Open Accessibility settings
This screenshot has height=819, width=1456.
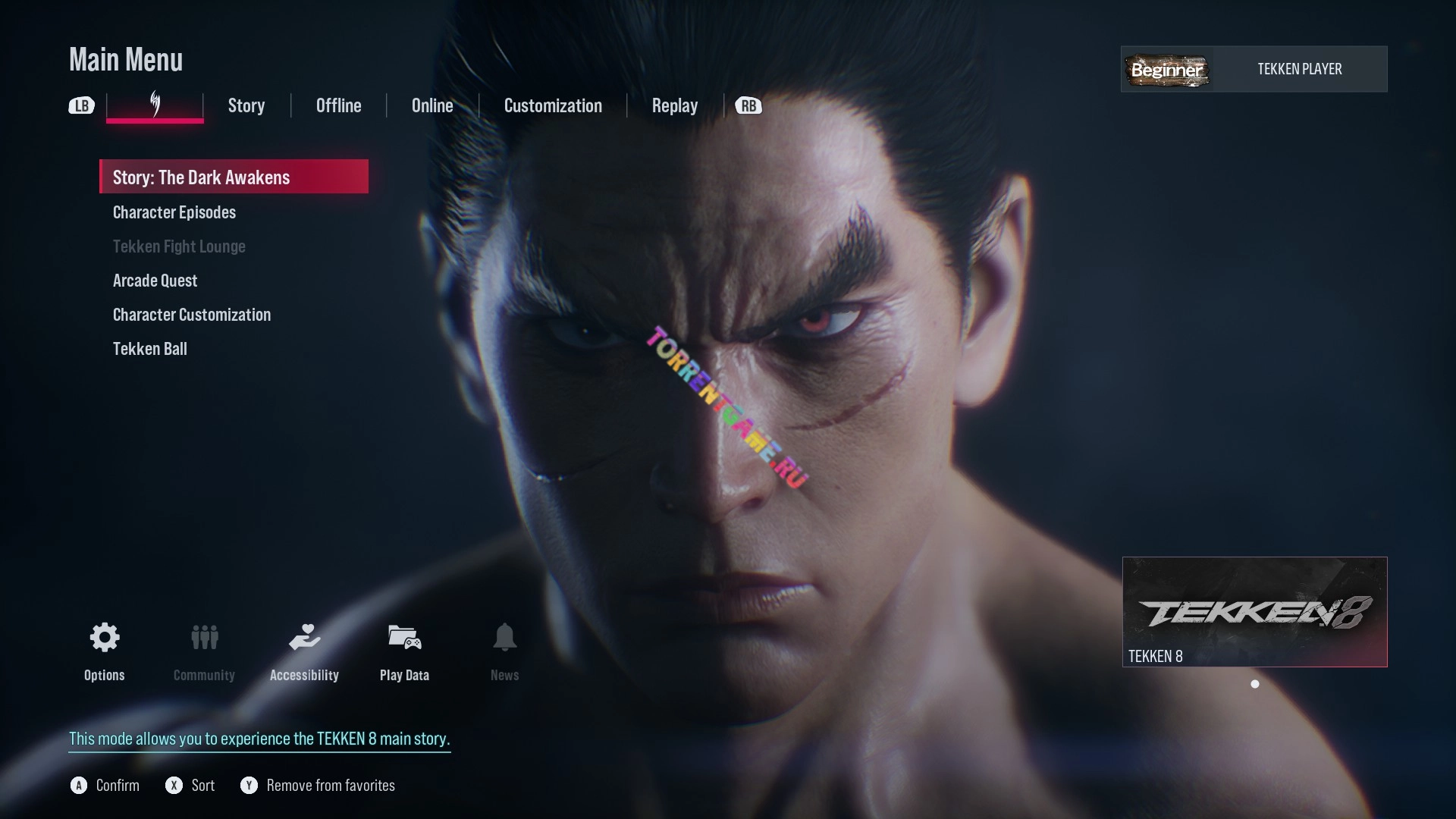304,638
